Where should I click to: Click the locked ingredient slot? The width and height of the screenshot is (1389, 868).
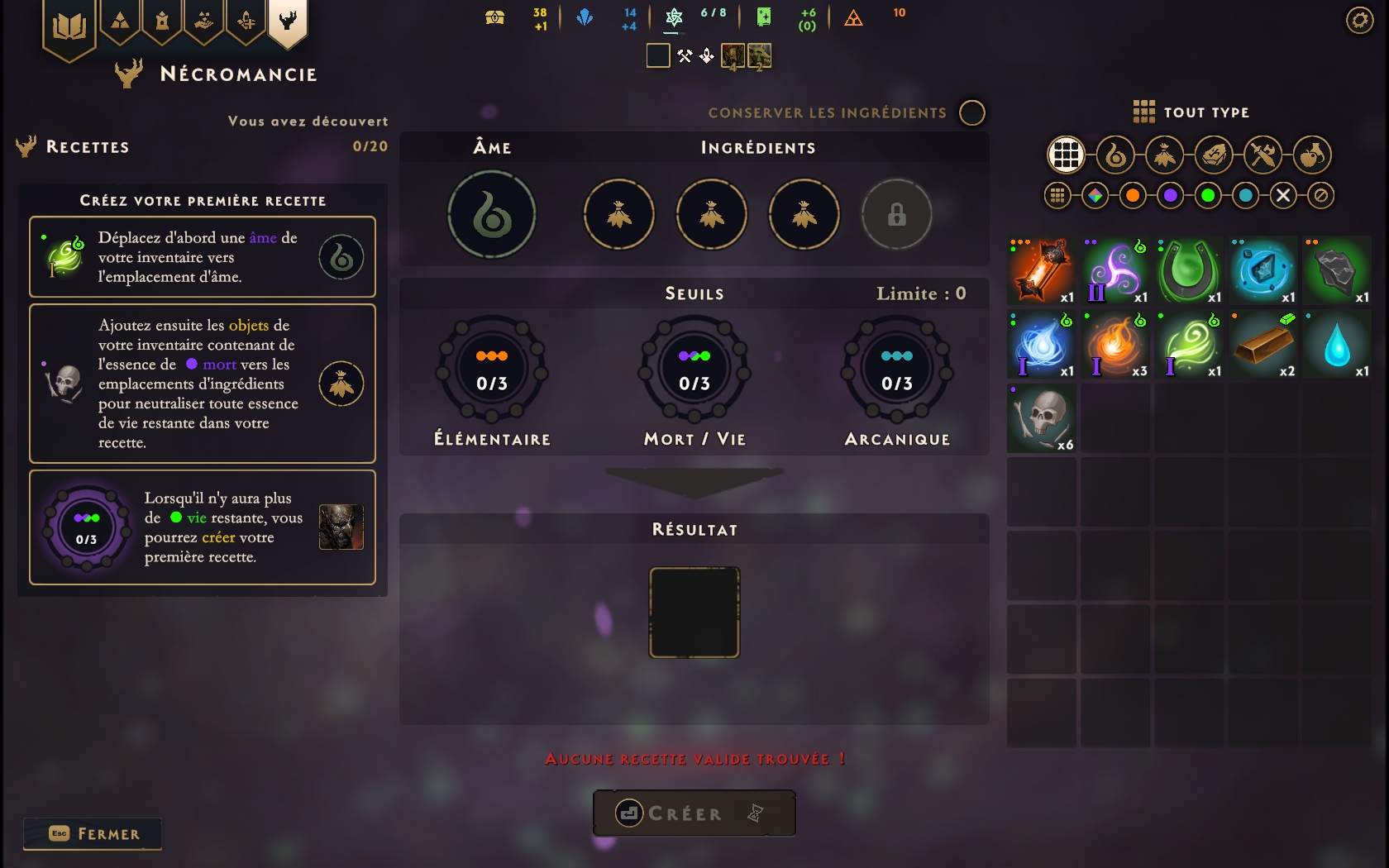[x=896, y=215]
